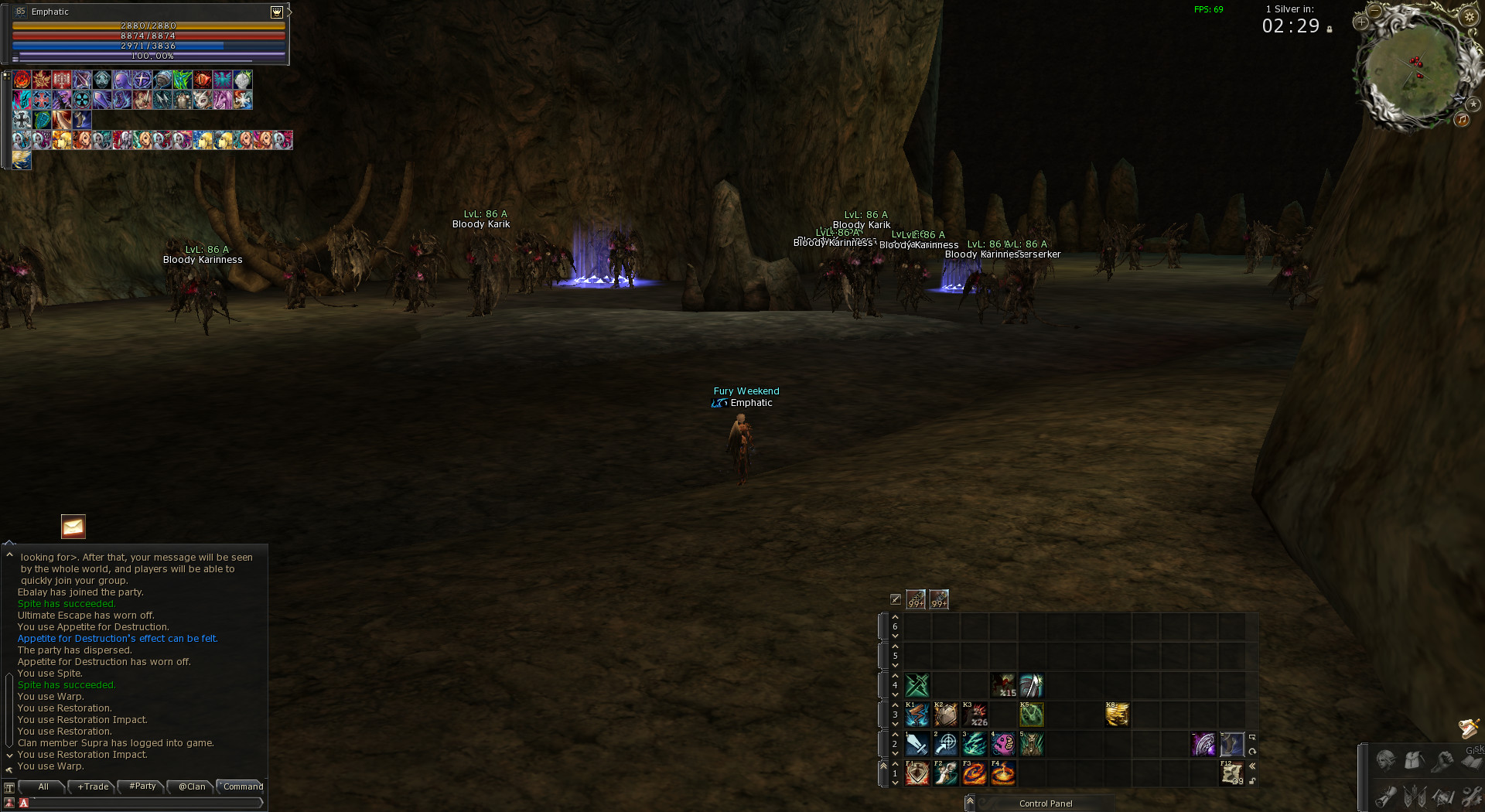Image resolution: width=1485 pixels, height=812 pixels.
Task: Use the F1 shield skill on hotbar
Action: [x=917, y=773]
